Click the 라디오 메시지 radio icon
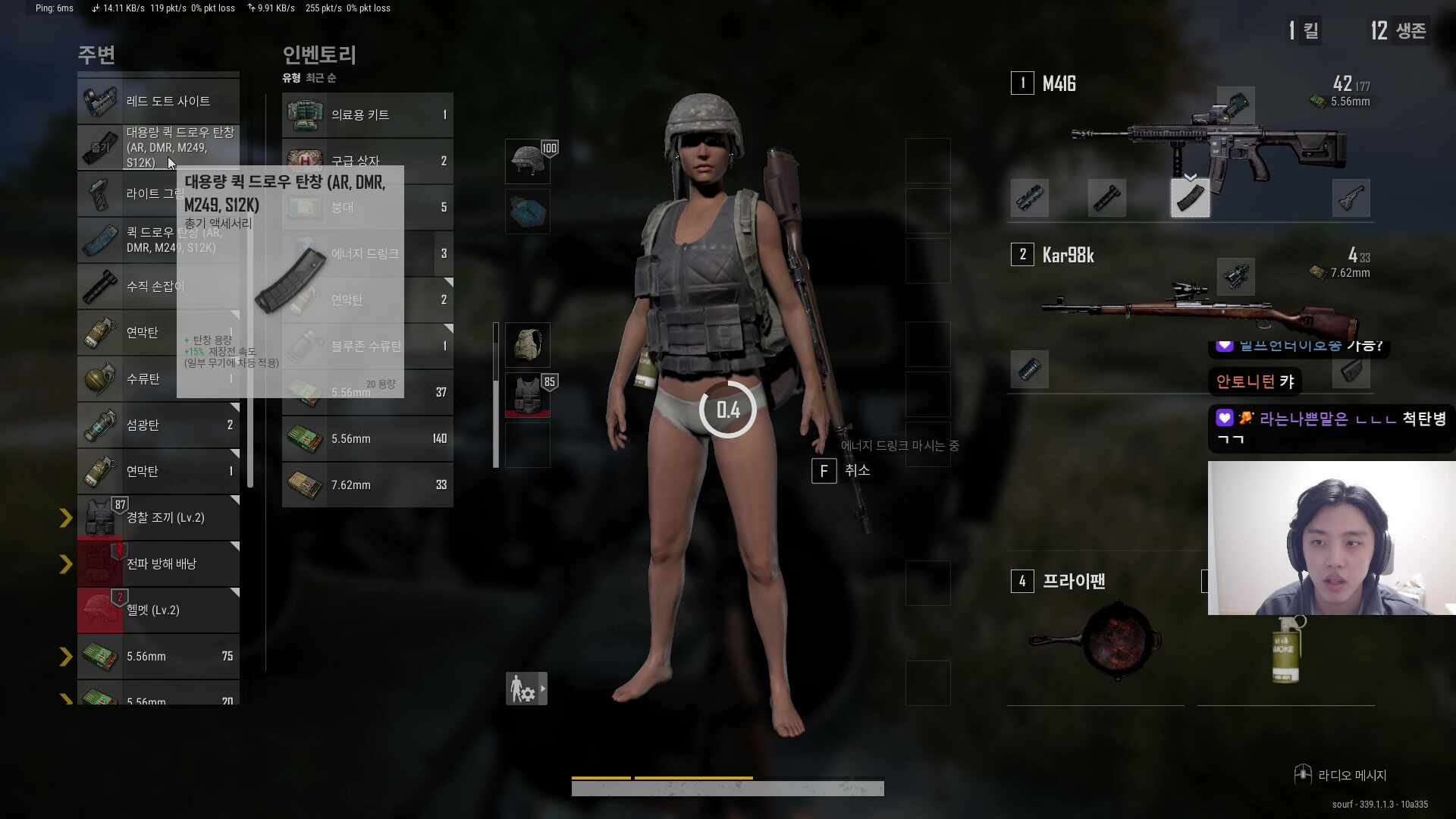The image size is (1456, 819). pyautogui.click(x=1303, y=774)
